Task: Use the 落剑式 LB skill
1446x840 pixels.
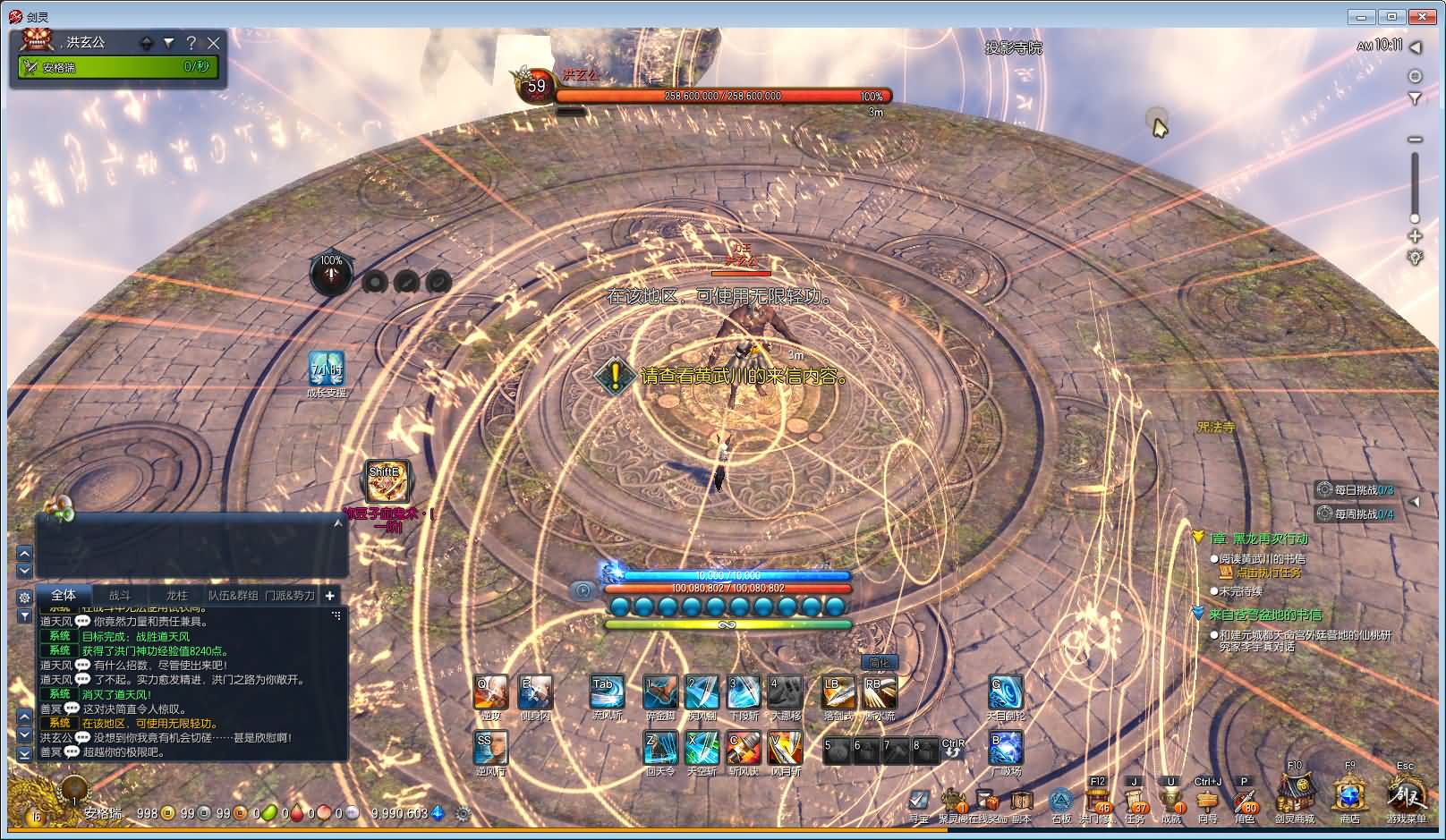Action: 838,693
